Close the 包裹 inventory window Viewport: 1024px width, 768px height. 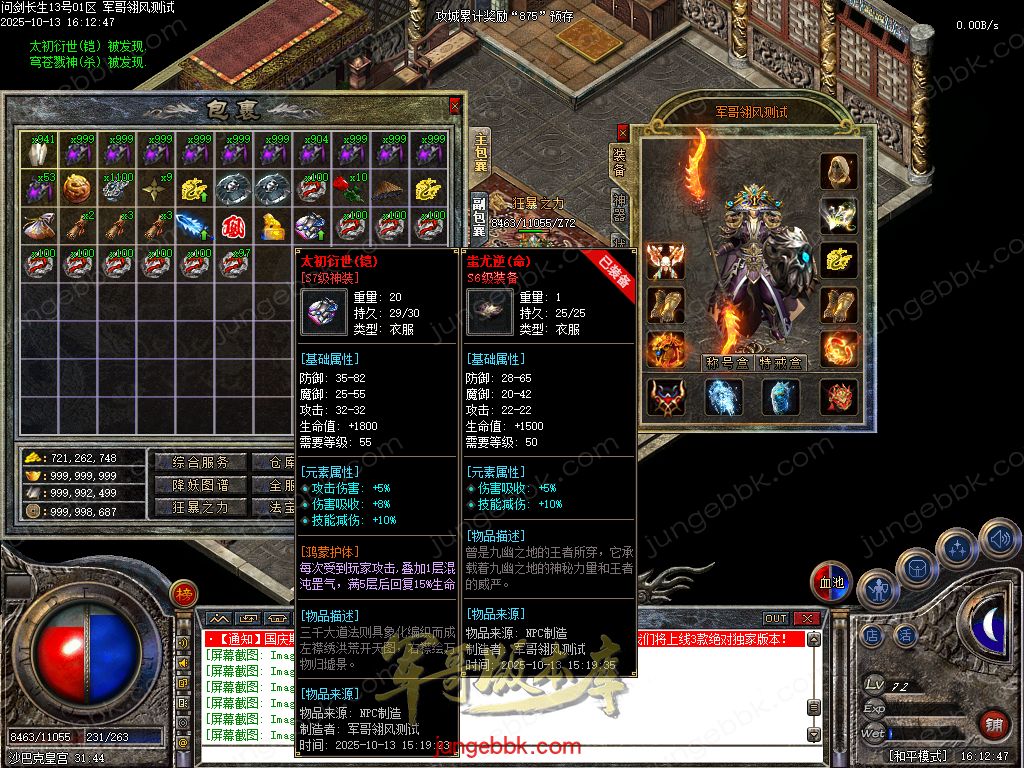coord(455,105)
